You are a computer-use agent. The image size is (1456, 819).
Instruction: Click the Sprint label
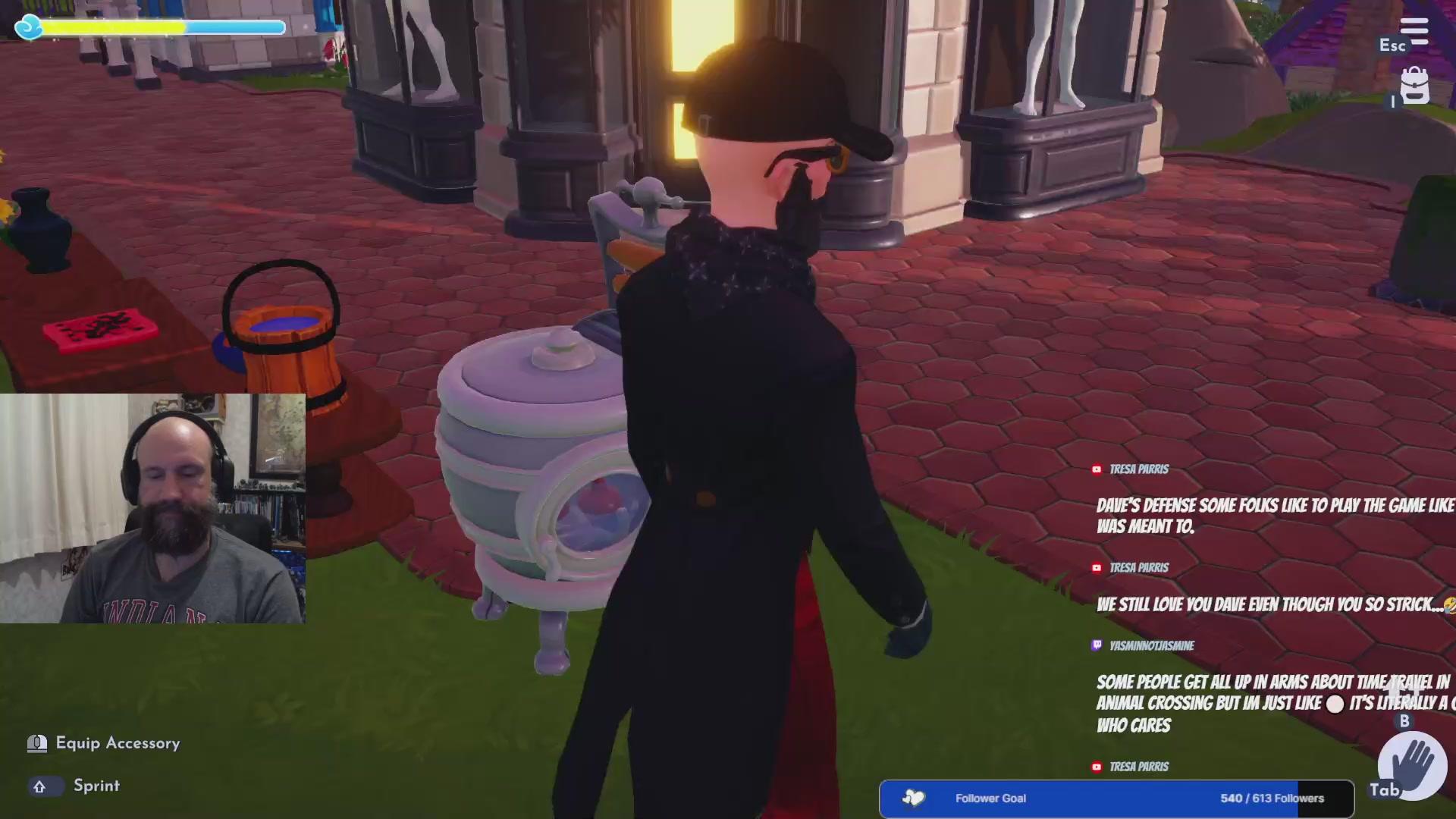[x=97, y=786]
